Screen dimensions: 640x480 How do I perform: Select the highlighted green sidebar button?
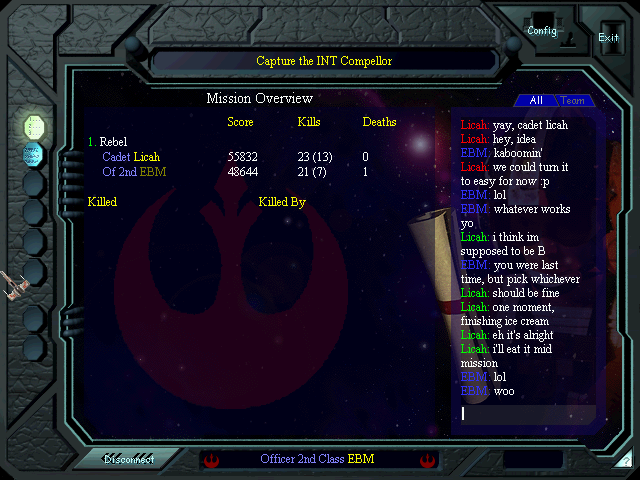tap(34, 126)
